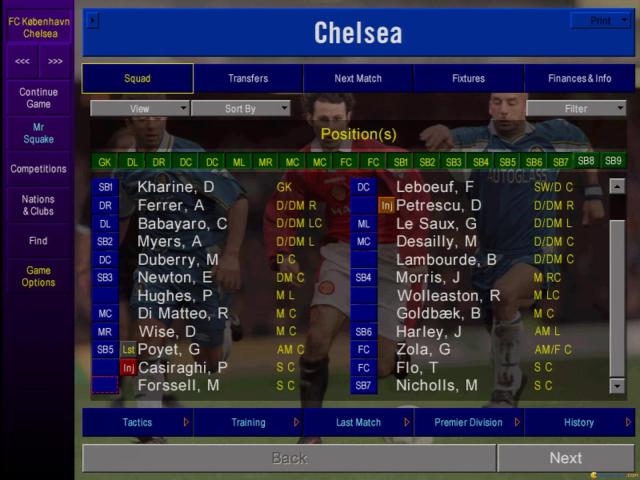640x480 pixels.
Task: Open the Transfers tab
Action: pos(248,78)
